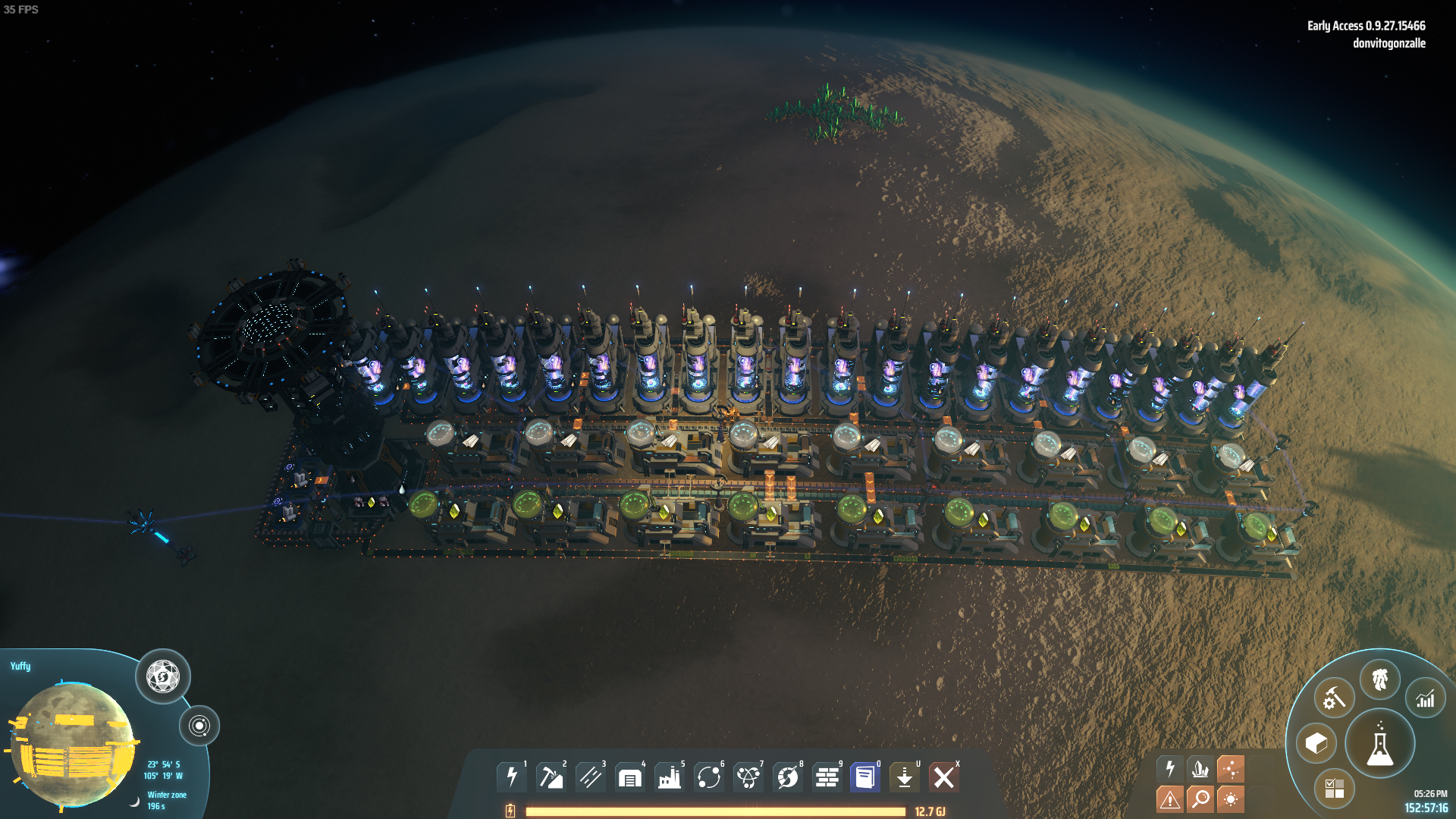
Task: Select the Dyson sphere build category
Action: coord(787,777)
